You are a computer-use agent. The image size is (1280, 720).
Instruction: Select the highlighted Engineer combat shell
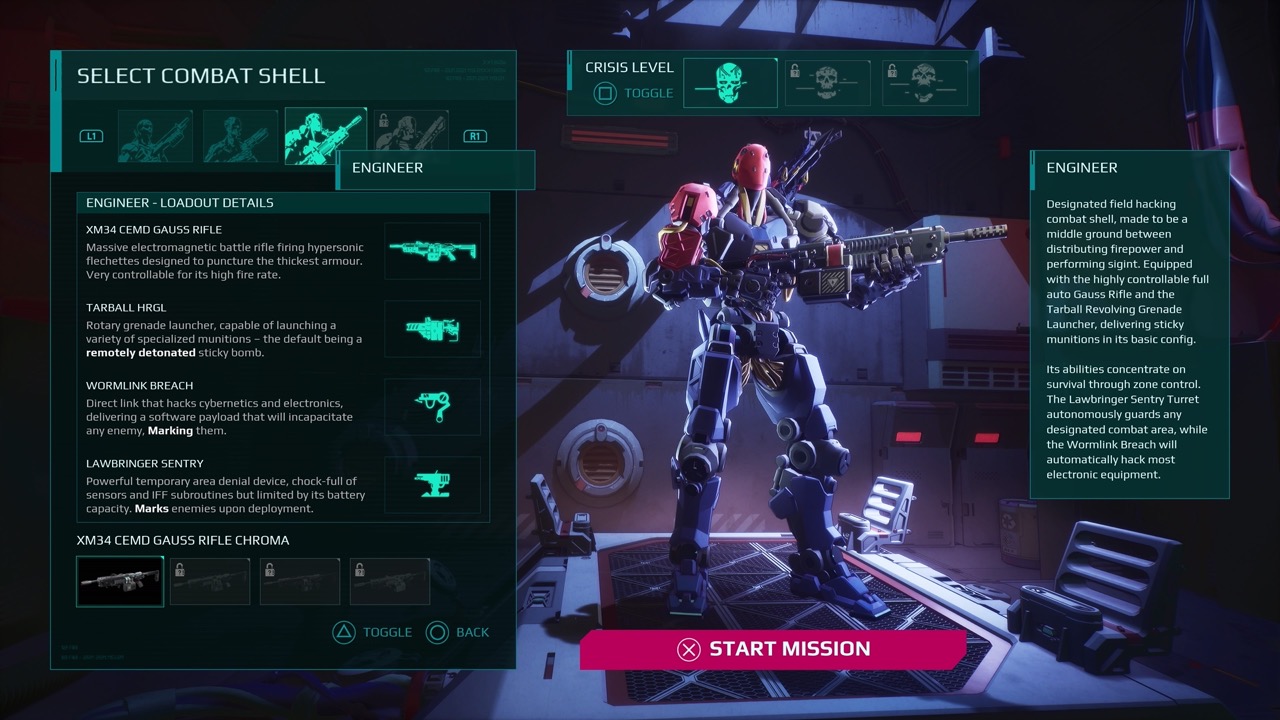(x=325, y=132)
